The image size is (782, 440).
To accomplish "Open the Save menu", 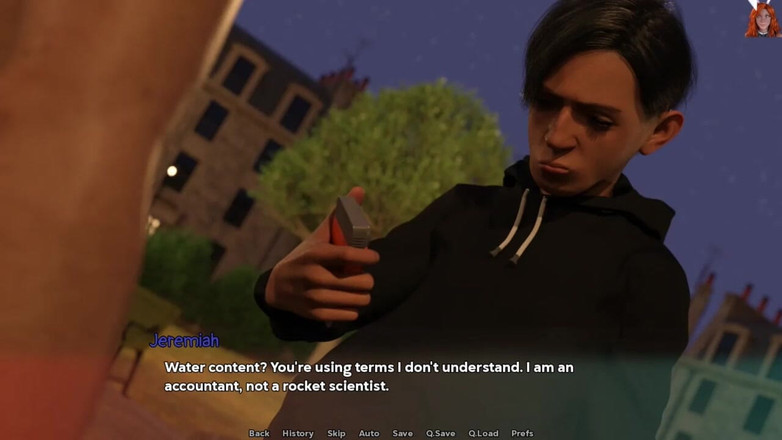I will tap(402, 433).
